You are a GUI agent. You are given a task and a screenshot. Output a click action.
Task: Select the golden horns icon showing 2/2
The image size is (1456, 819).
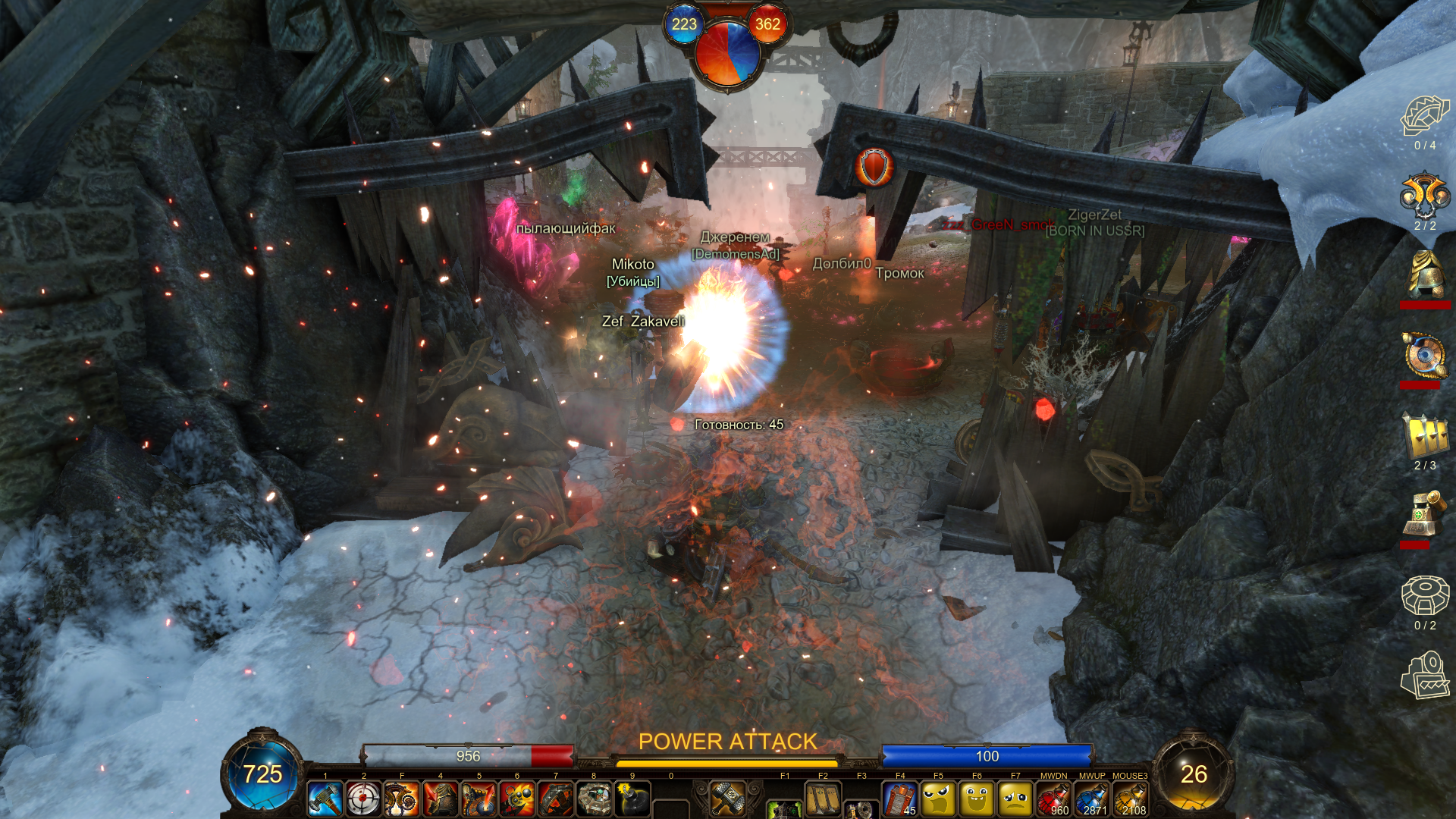click(x=1425, y=196)
